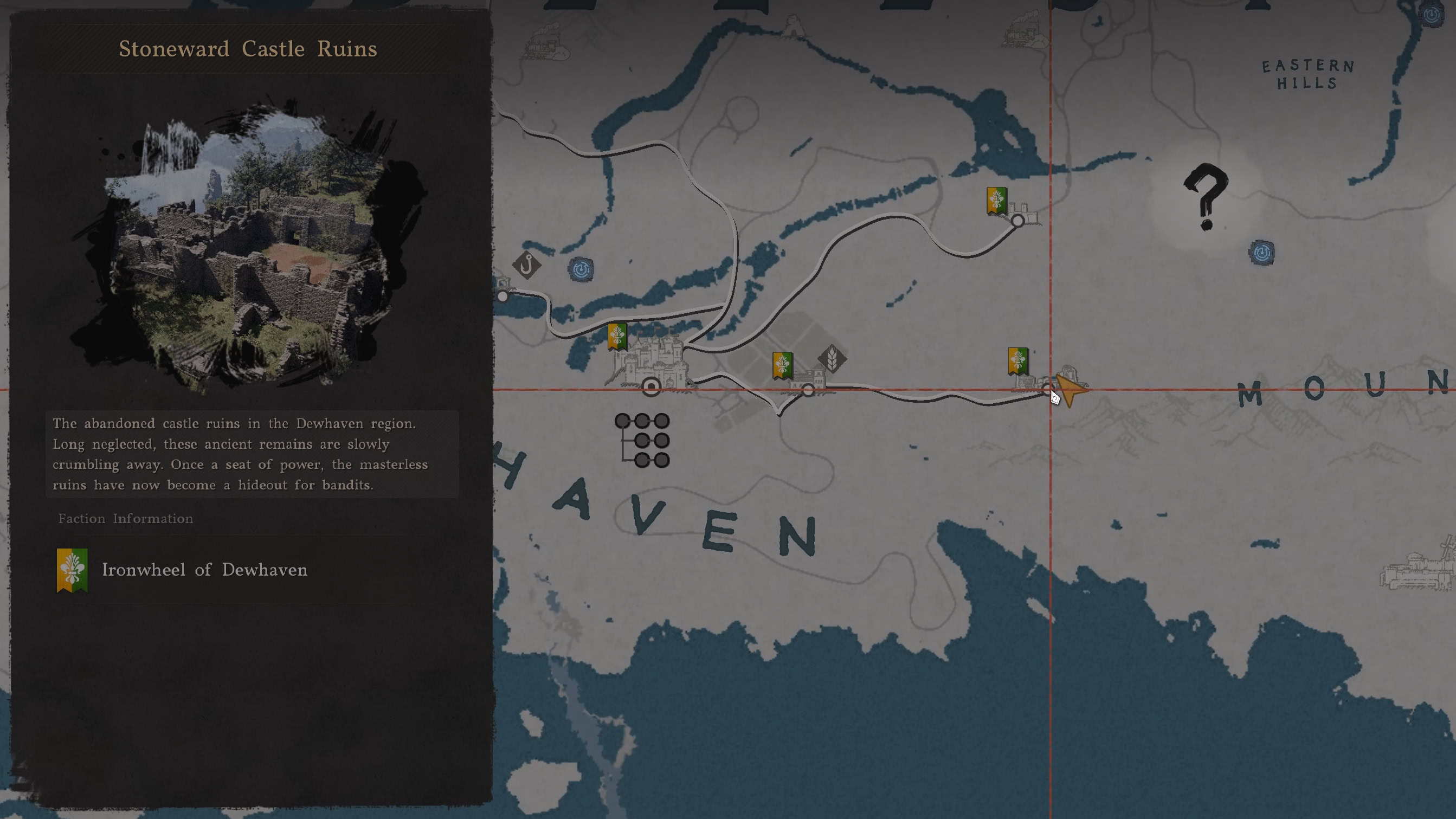Click the waypoint circle under the castle
Viewport: 1456px width, 819px height.
651,387
